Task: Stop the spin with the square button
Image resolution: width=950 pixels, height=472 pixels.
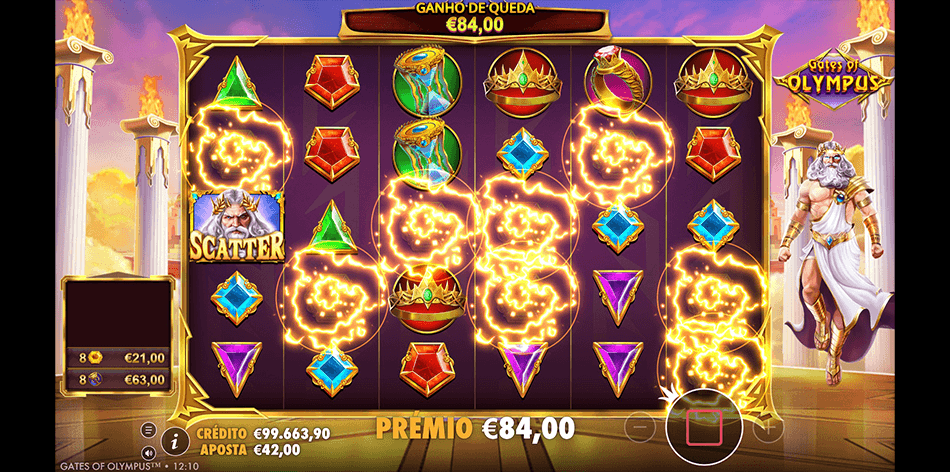Action: point(704,427)
